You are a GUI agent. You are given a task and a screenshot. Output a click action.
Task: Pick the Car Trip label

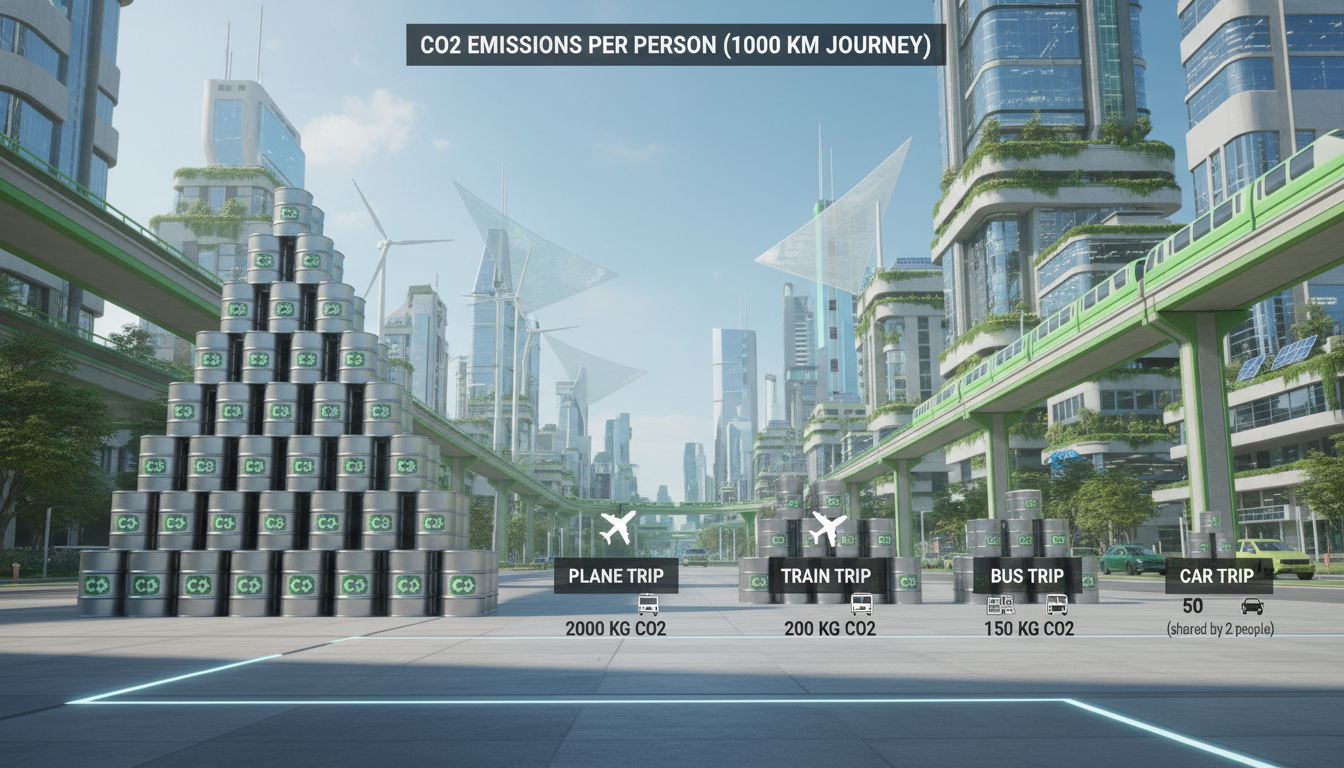tap(1216, 576)
